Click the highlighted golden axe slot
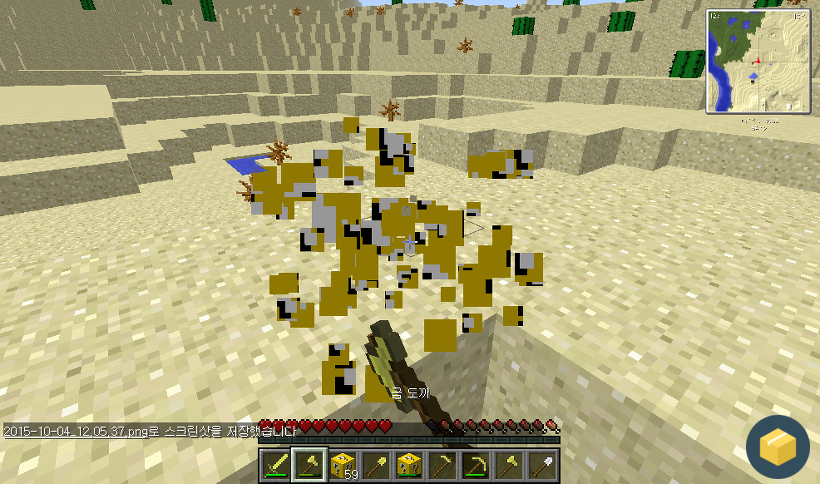 pos(311,465)
